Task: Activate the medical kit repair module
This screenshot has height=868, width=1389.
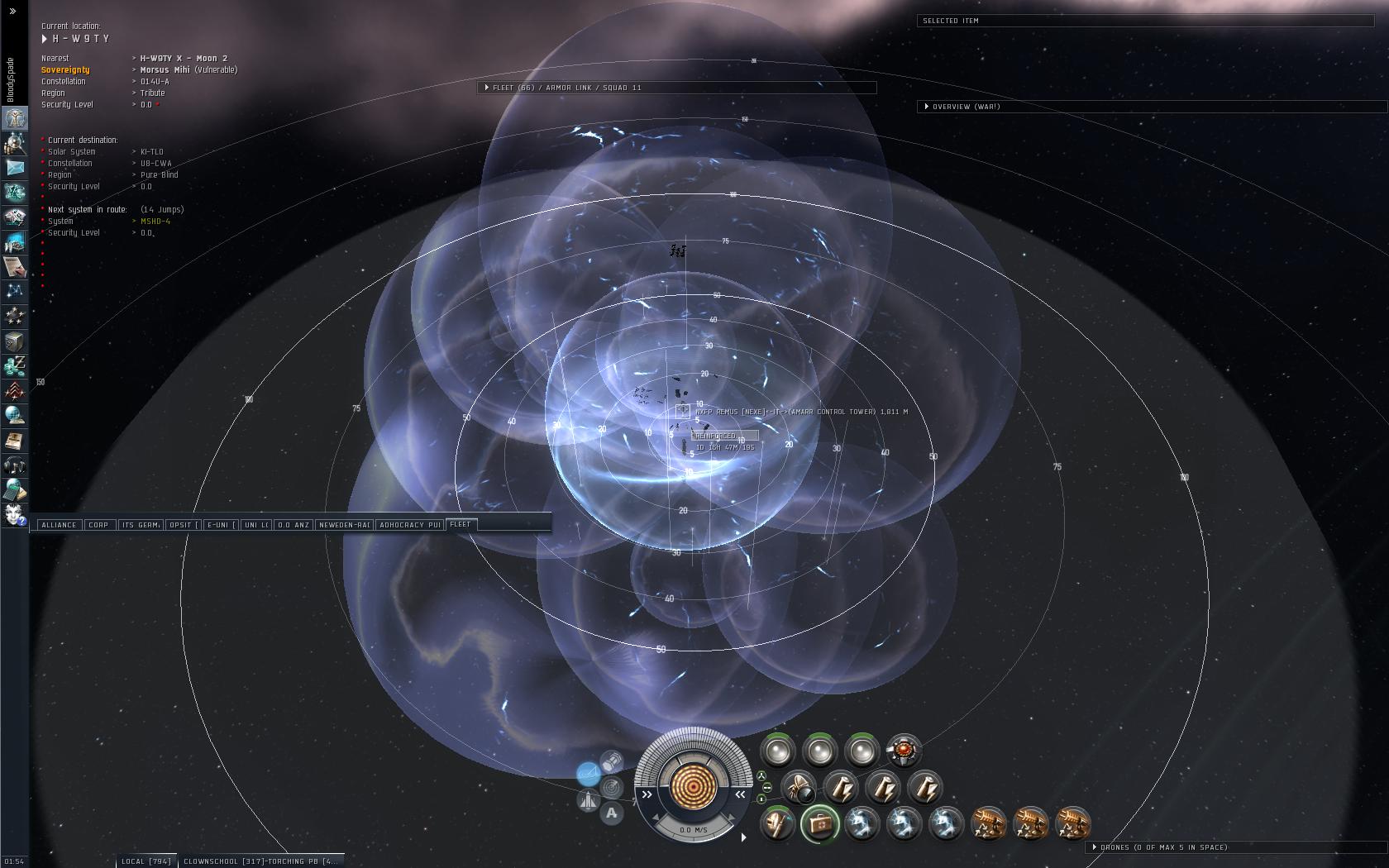Action: (x=819, y=823)
